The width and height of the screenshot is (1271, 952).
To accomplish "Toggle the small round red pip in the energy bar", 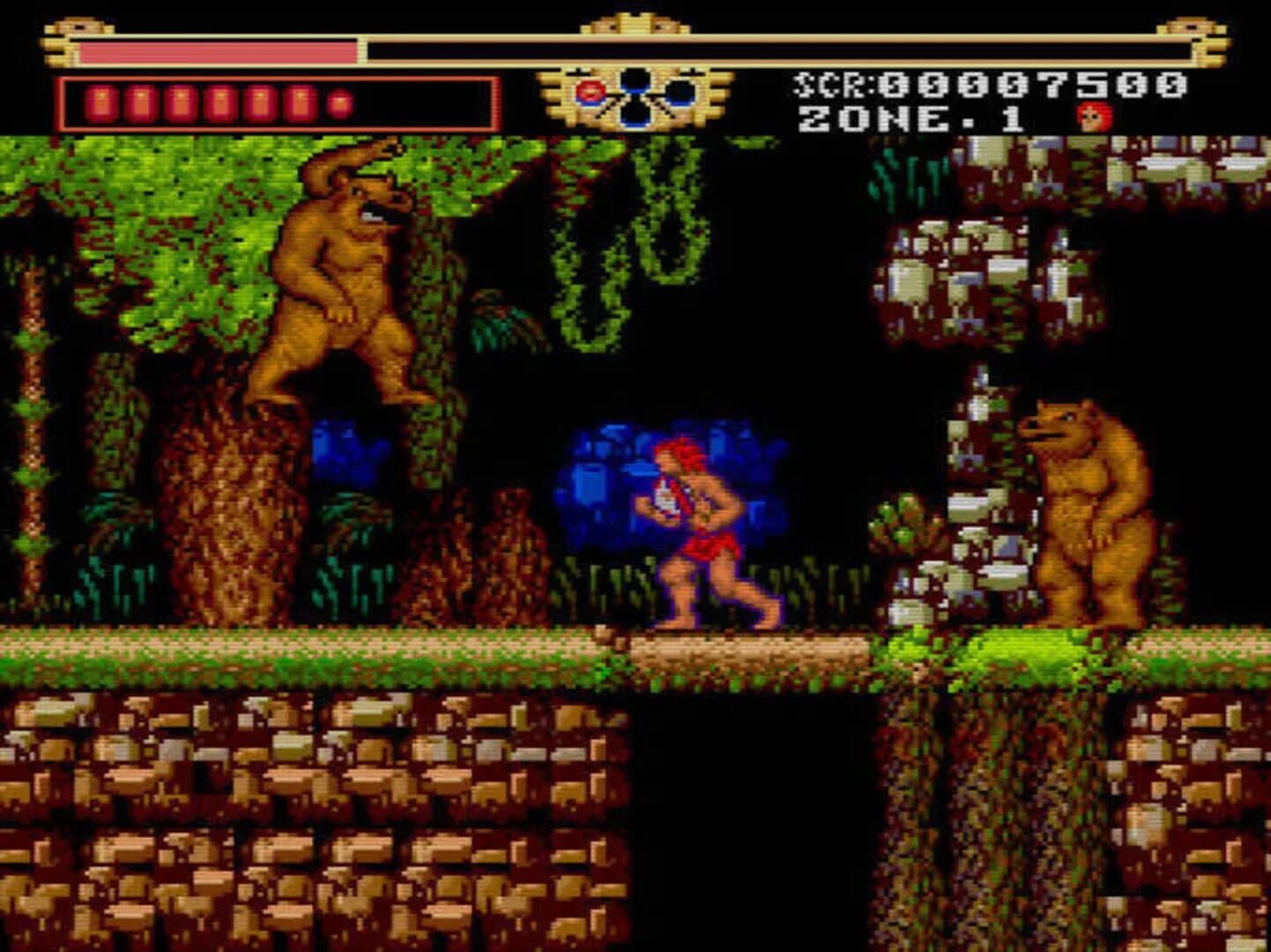I will click(337, 102).
